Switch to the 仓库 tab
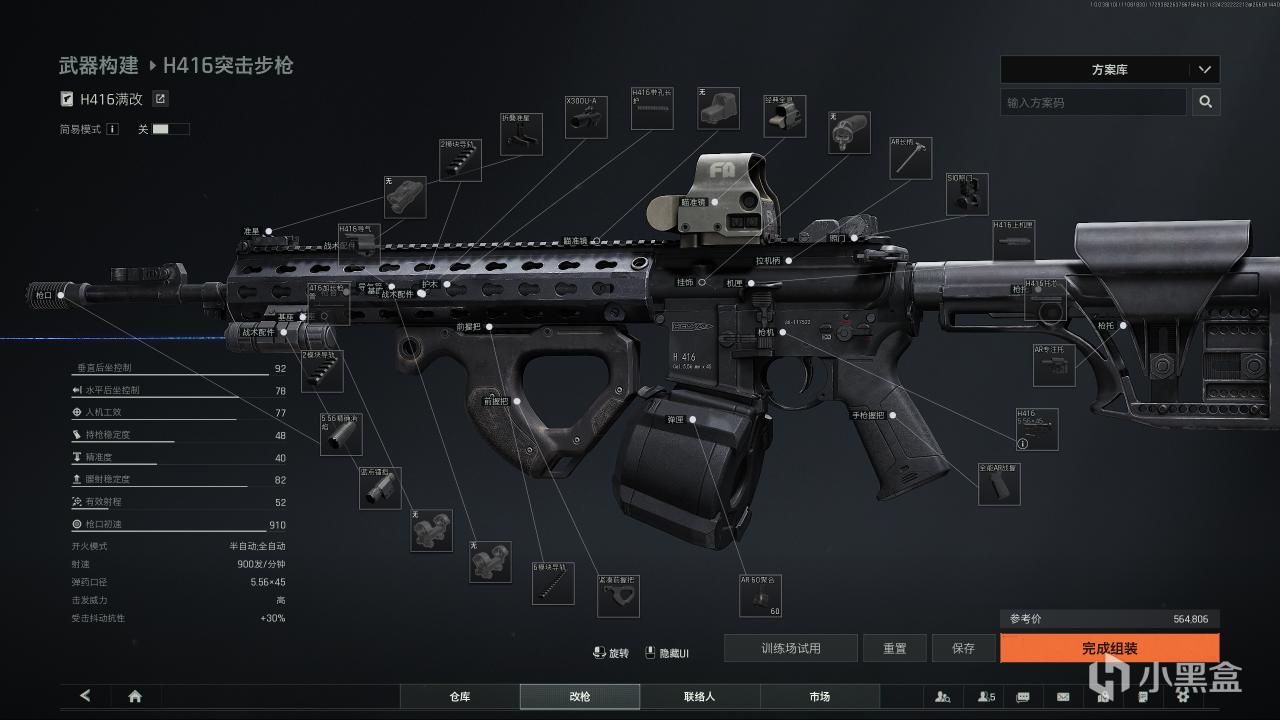 click(460, 696)
